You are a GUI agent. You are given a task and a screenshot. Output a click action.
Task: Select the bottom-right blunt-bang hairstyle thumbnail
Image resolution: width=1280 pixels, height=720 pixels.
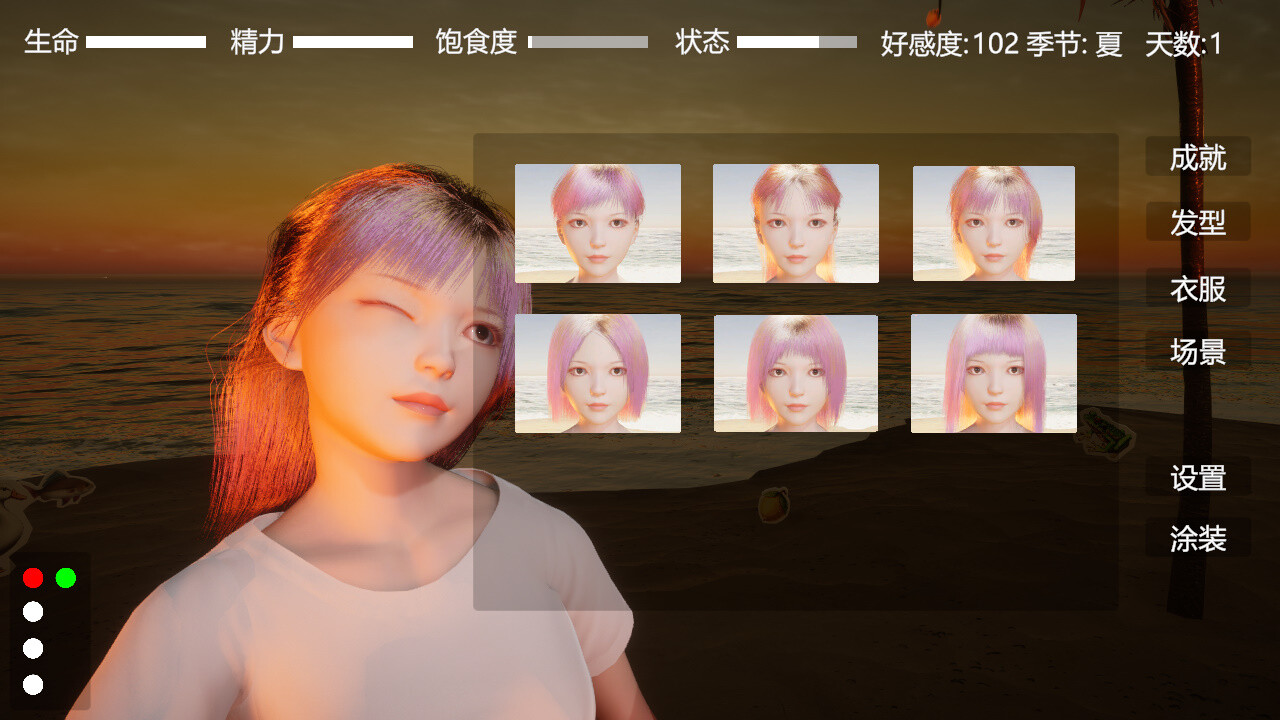993,372
